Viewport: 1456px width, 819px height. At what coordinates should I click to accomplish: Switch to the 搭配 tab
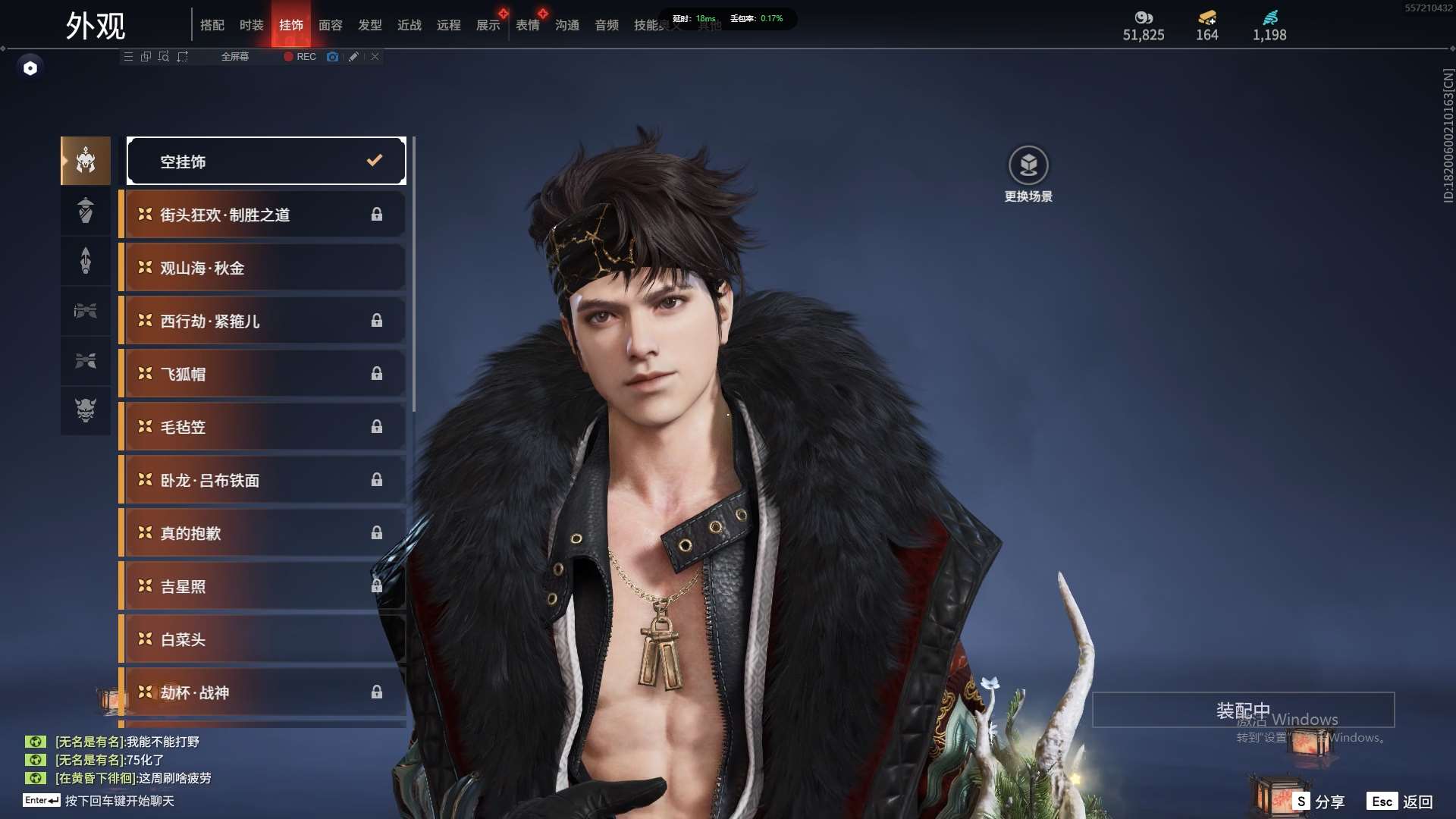[212, 25]
